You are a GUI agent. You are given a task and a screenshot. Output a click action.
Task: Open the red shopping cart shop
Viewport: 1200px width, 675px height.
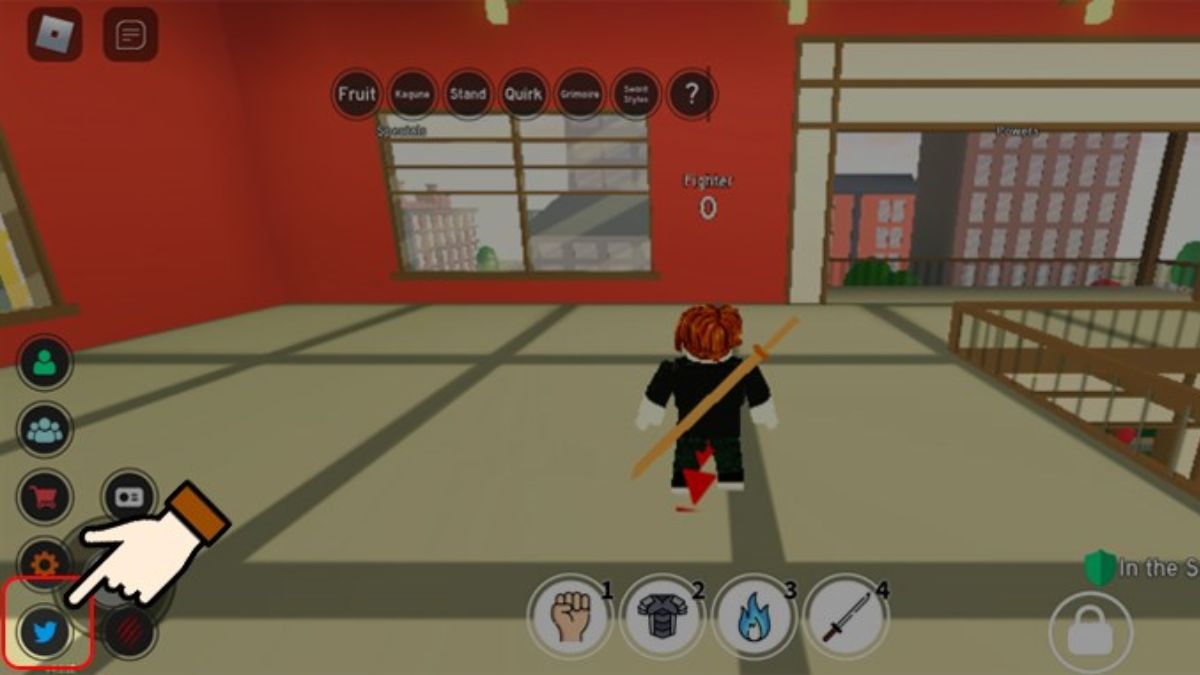[x=45, y=496]
